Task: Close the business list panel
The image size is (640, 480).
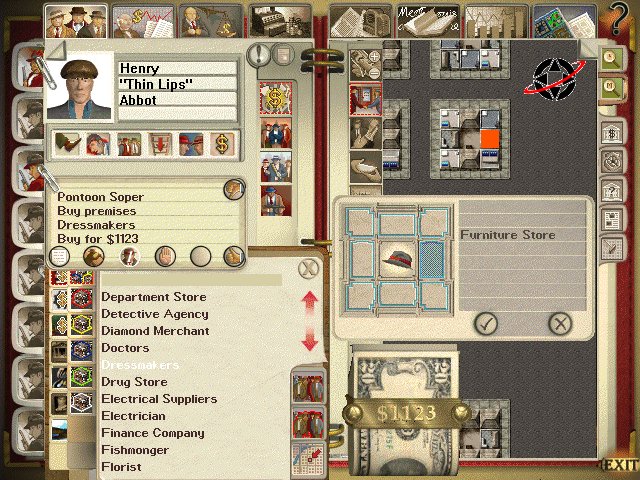Action: (x=310, y=267)
